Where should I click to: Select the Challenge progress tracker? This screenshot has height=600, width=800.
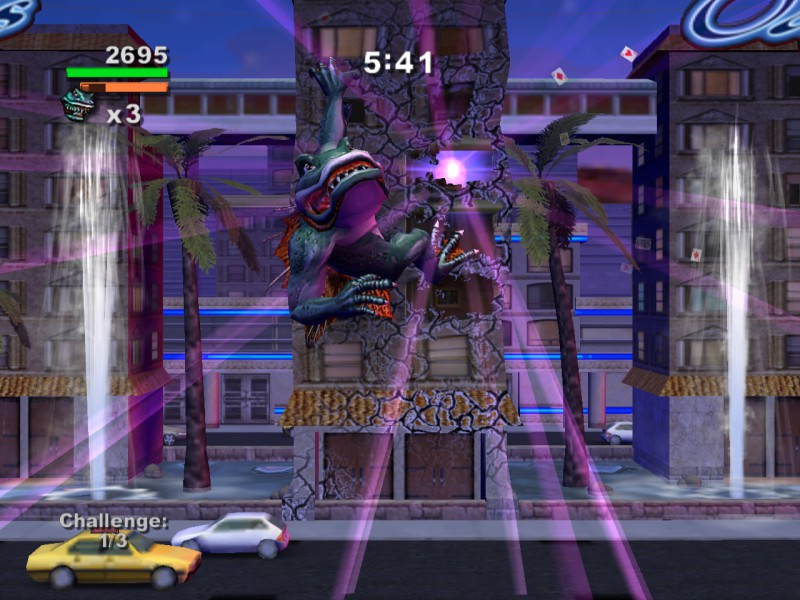point(113,531)
